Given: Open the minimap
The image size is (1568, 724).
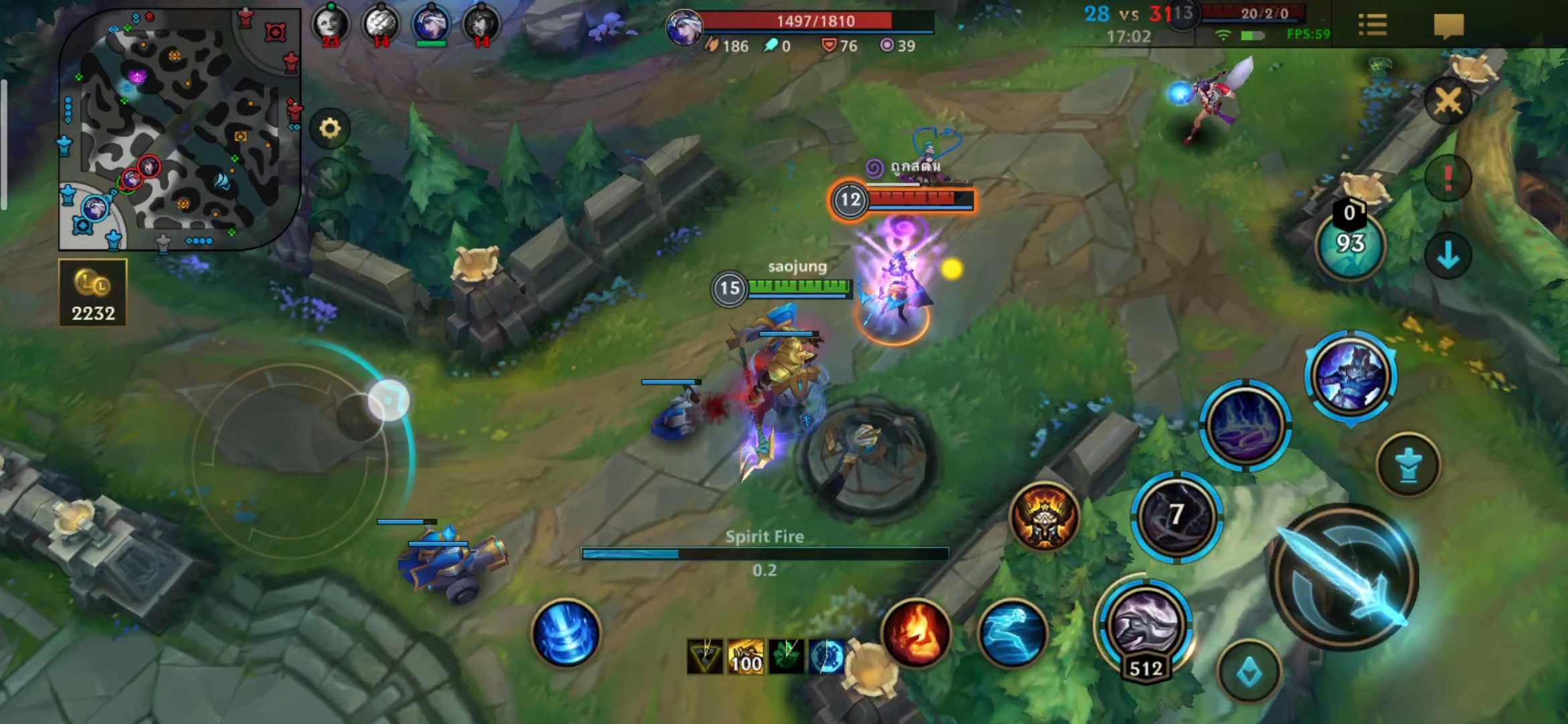Looking at the screenshot, I should tap(180, 129).
